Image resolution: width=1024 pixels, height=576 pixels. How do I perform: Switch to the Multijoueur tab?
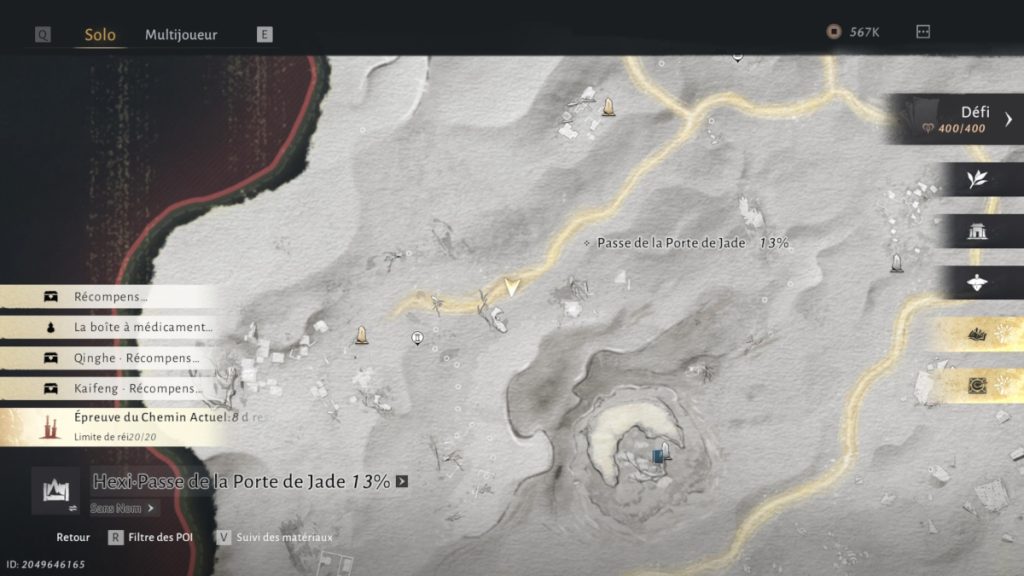click(181, 35)
